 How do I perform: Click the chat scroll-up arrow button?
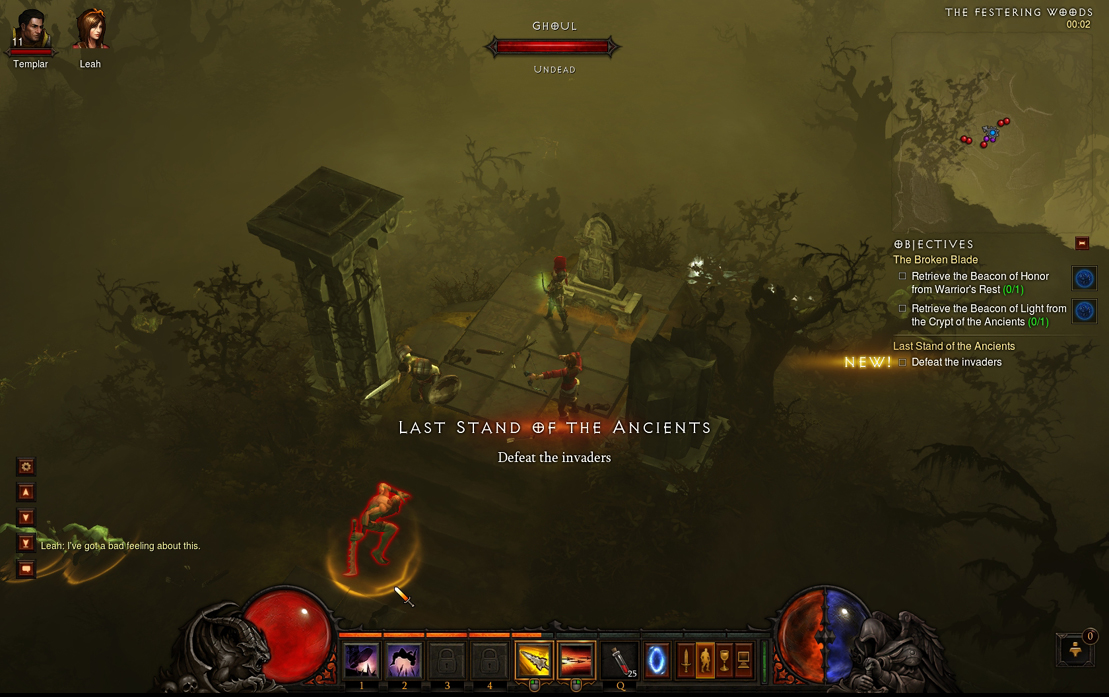26,492
